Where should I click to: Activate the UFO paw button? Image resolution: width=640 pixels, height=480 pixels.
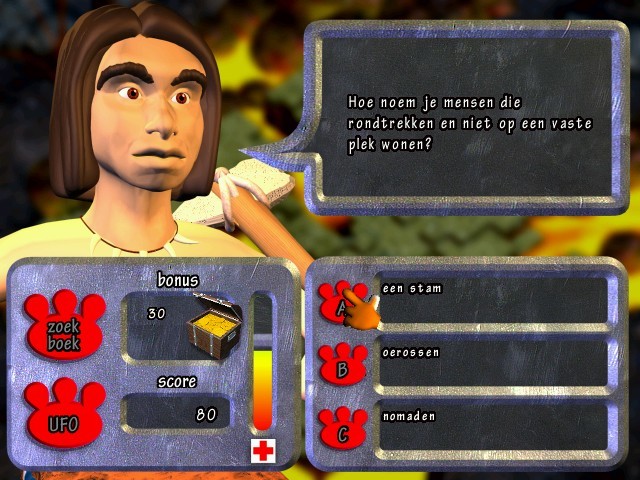tap(62, 418)
